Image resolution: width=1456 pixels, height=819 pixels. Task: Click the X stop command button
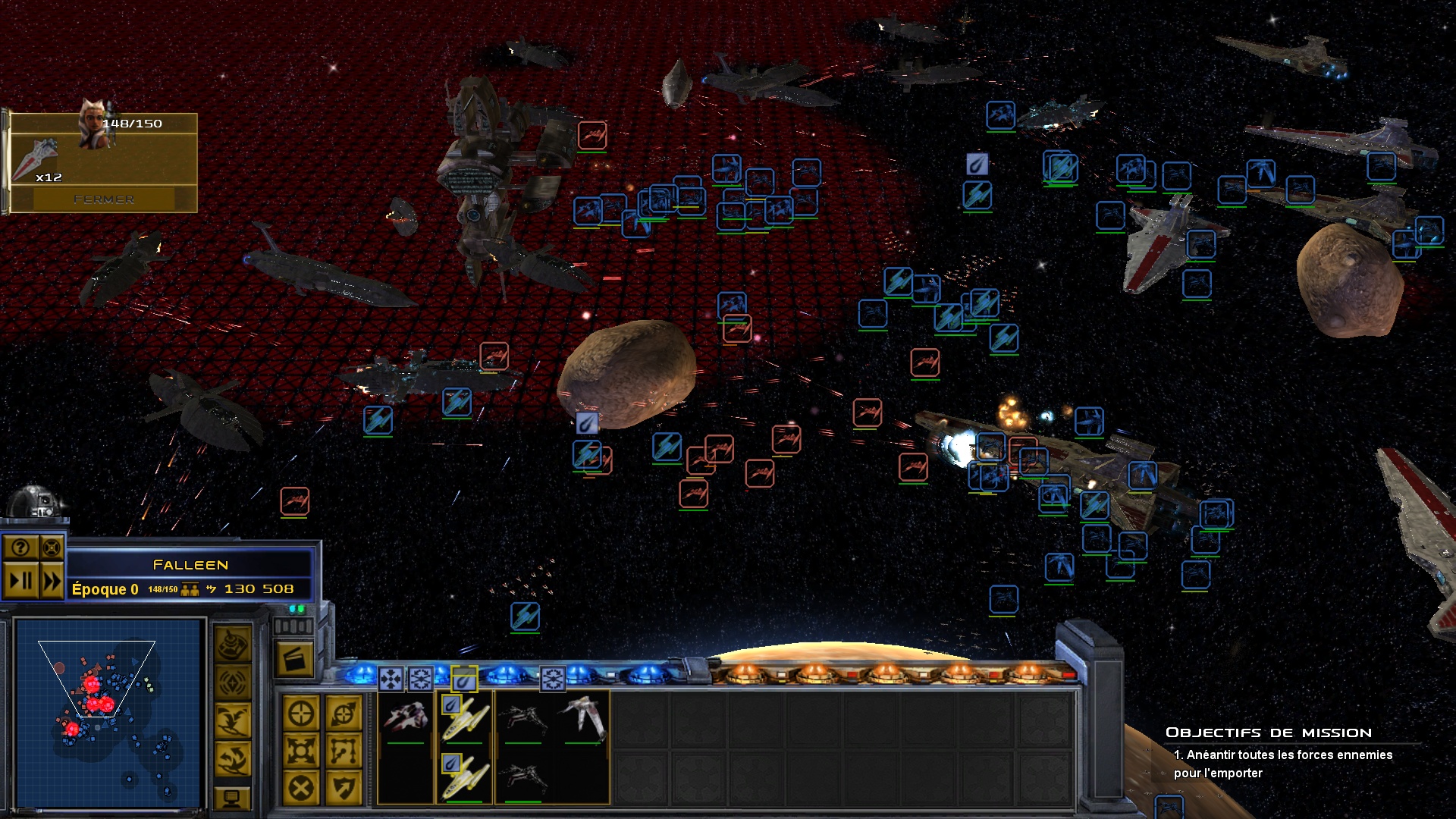point(301,789)
